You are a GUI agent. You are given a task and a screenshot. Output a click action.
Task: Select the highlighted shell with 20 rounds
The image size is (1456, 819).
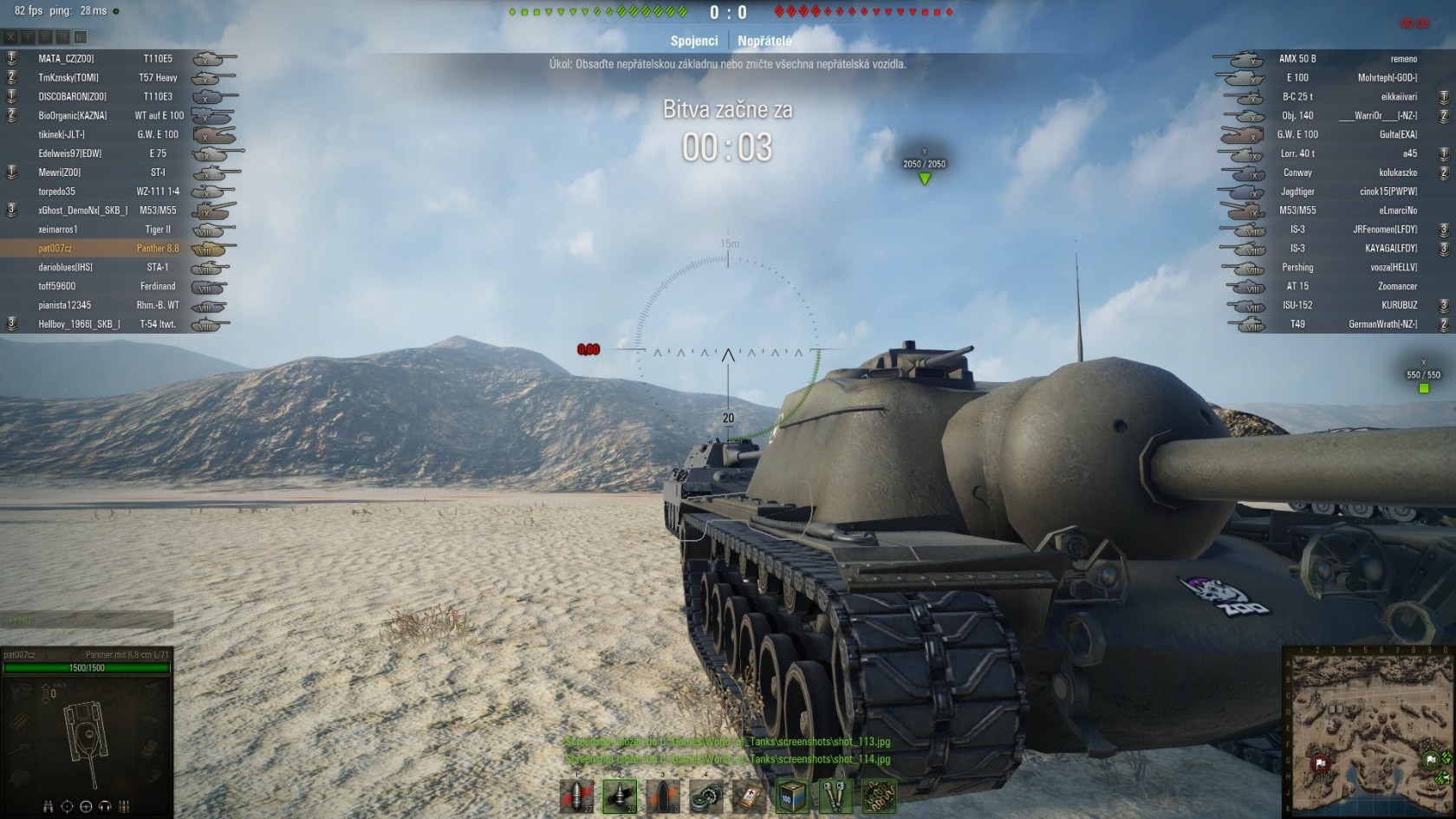(620, 796)
